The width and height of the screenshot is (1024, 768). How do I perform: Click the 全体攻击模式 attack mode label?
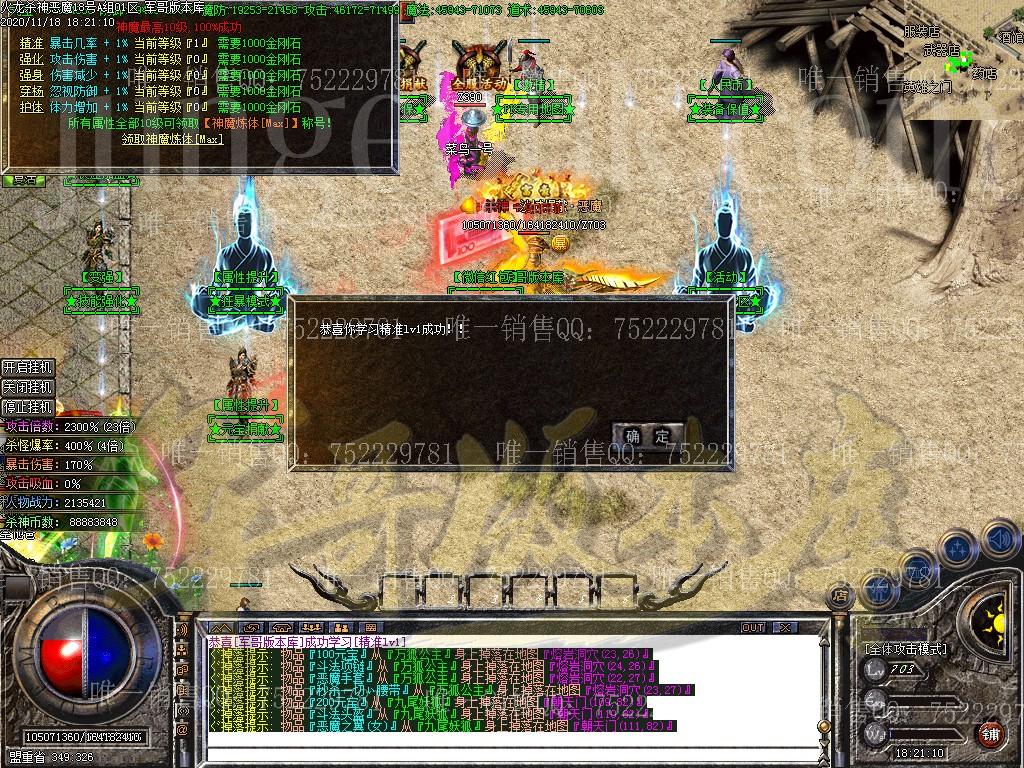pos(906,649)
